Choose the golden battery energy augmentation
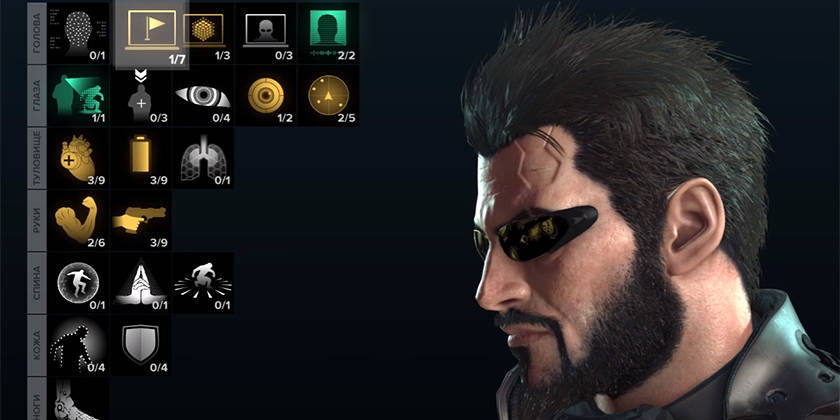This screenshot has width=840, height=420. pyautogui.click(x=141, y=157)
